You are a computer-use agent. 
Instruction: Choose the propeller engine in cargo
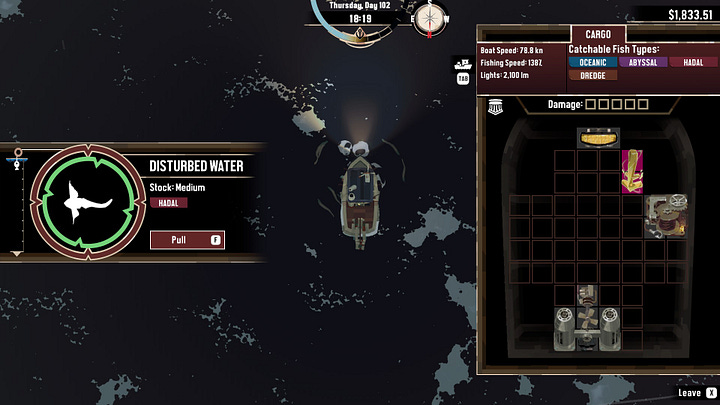click(586, 318)
